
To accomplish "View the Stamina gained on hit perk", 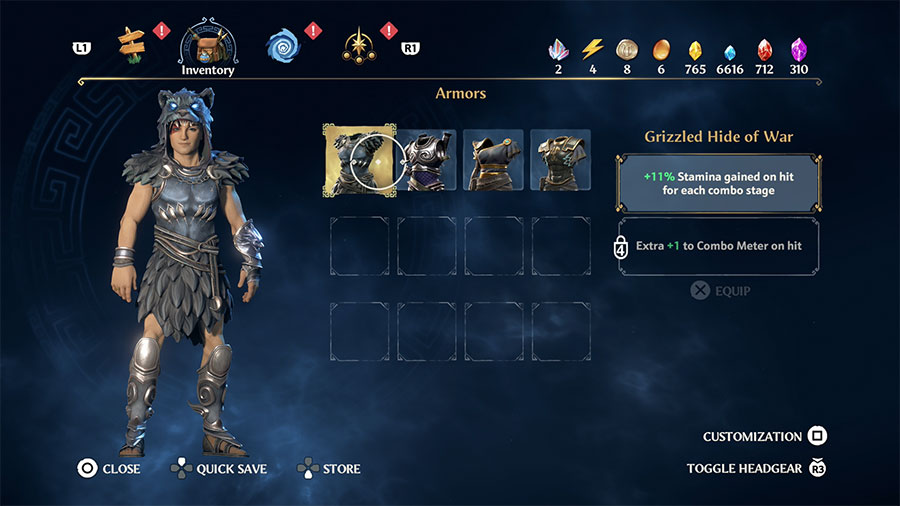I will coord(720,182).
